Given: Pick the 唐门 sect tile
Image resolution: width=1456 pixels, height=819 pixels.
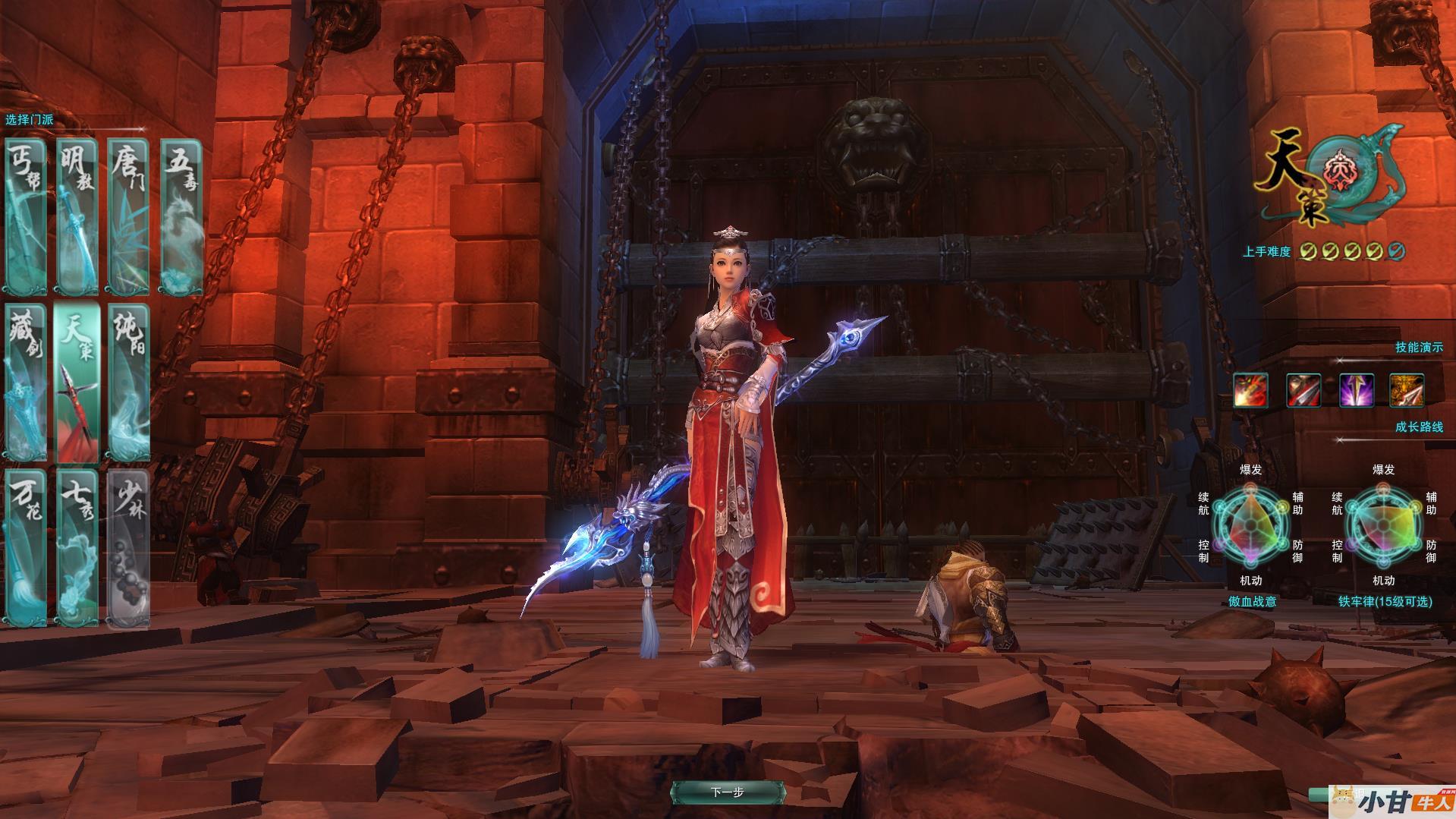Looking at the screenshot, I should pos(128,216).
